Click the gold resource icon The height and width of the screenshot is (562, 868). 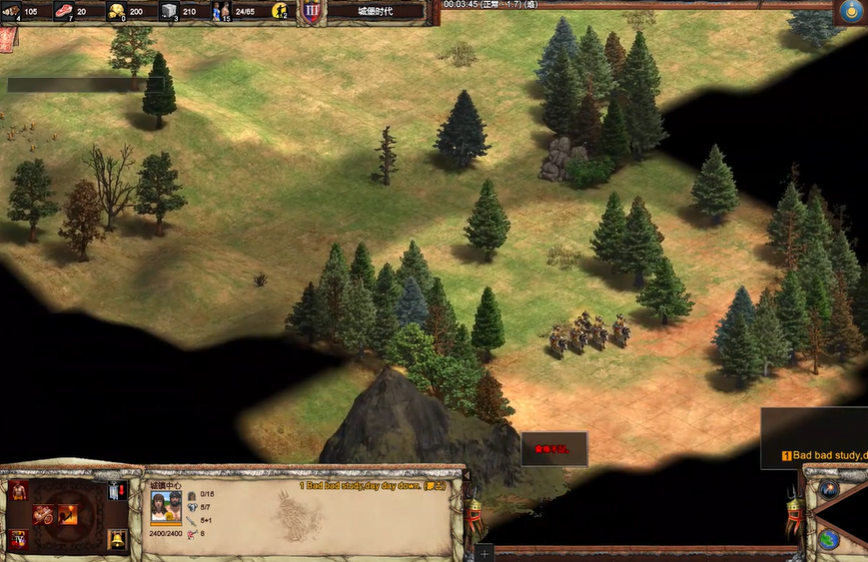point(116,11)
